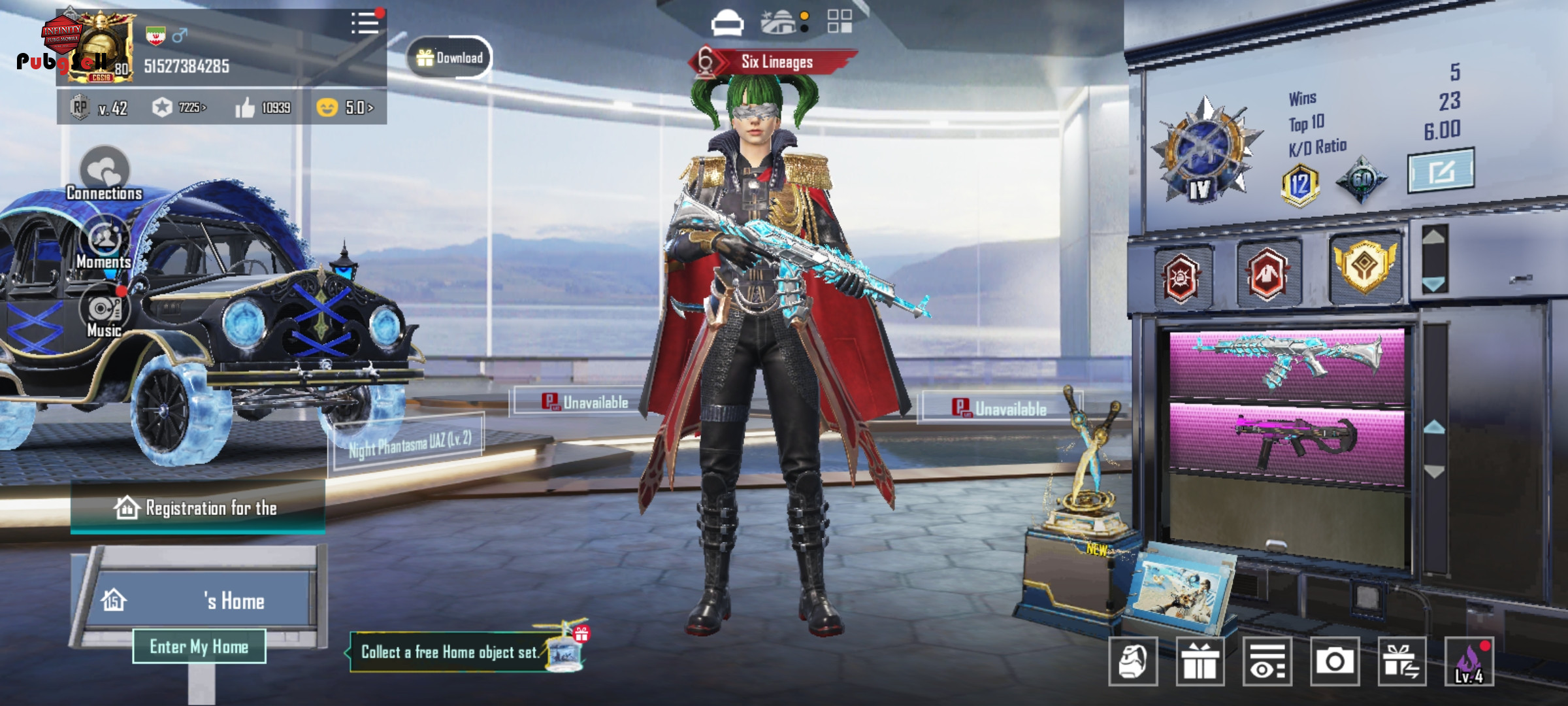Select the silver-blue AKM skin showcase
The image size is (1568, 706).
coord(1286,363)
